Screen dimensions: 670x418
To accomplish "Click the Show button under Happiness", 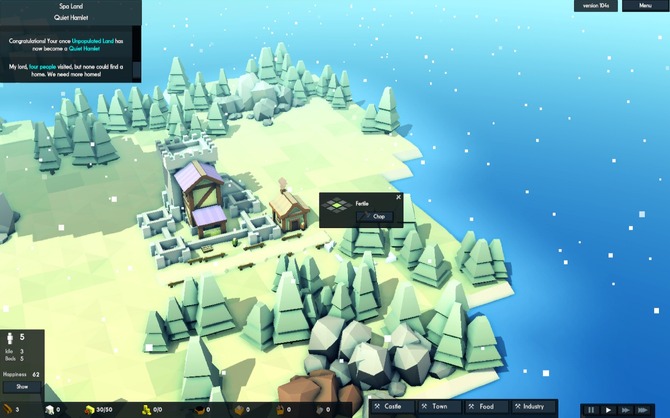I will click(x=22, y=386).
